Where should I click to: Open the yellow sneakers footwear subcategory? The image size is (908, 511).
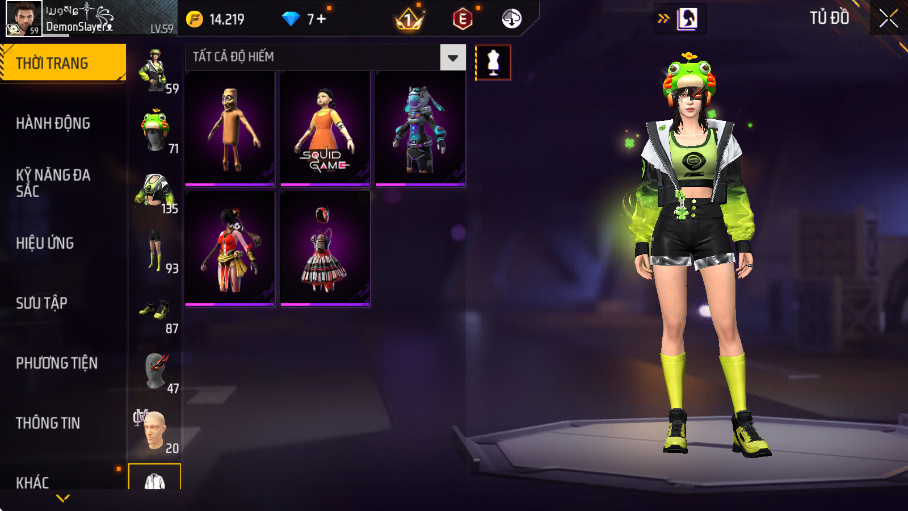154,311
